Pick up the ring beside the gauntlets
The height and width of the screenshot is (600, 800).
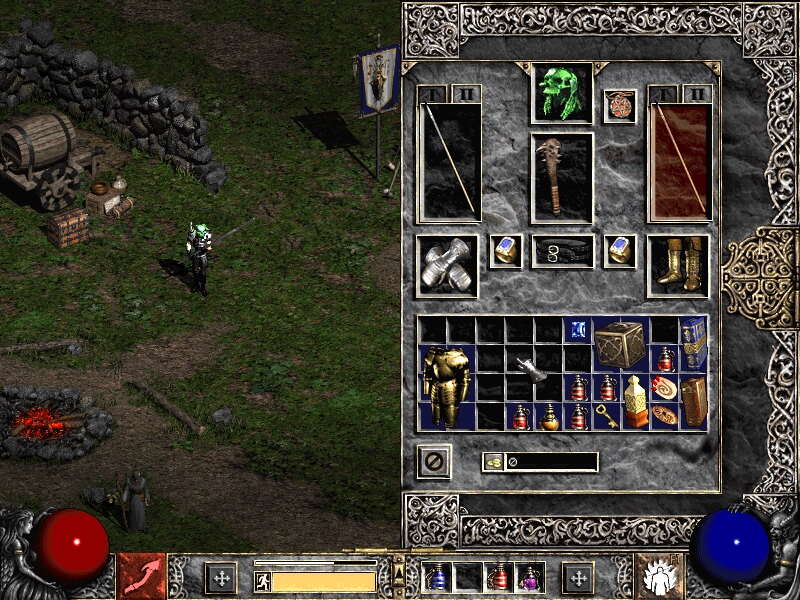pos(506,250)
